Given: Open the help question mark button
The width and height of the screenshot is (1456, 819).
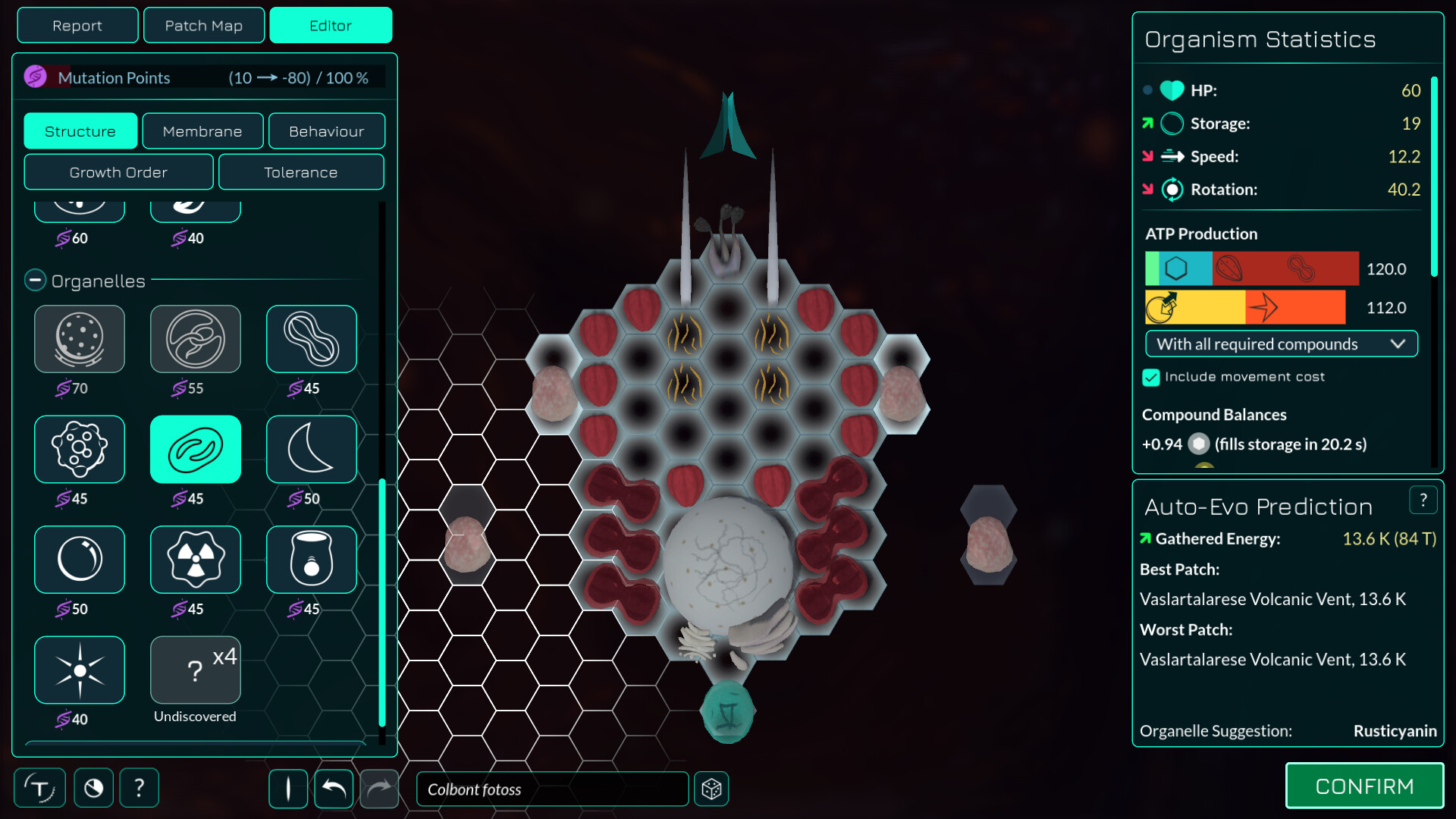Looking at the screenshot, I should (x=139, y=789).
